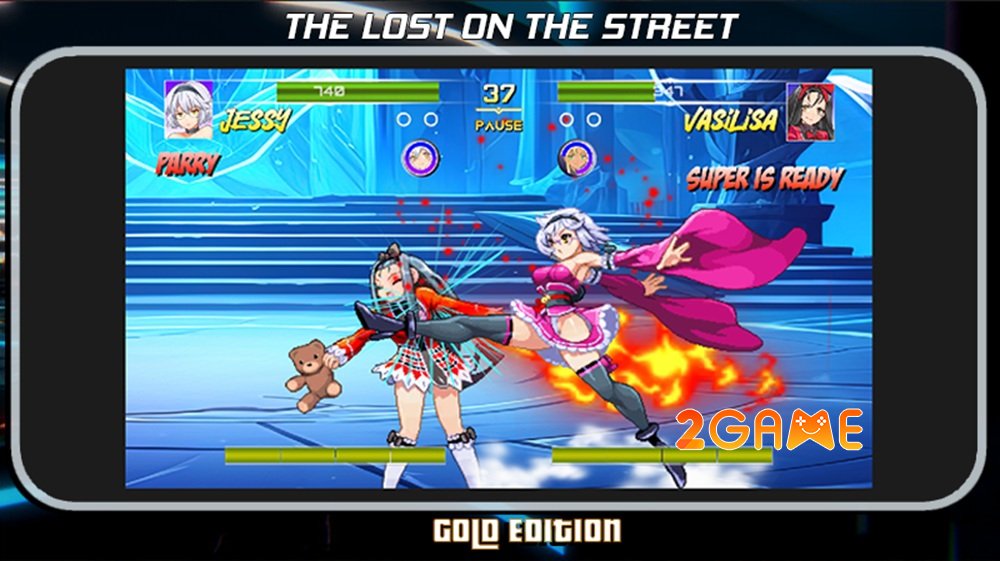Tap Vasilisa's character portrait

809,111
